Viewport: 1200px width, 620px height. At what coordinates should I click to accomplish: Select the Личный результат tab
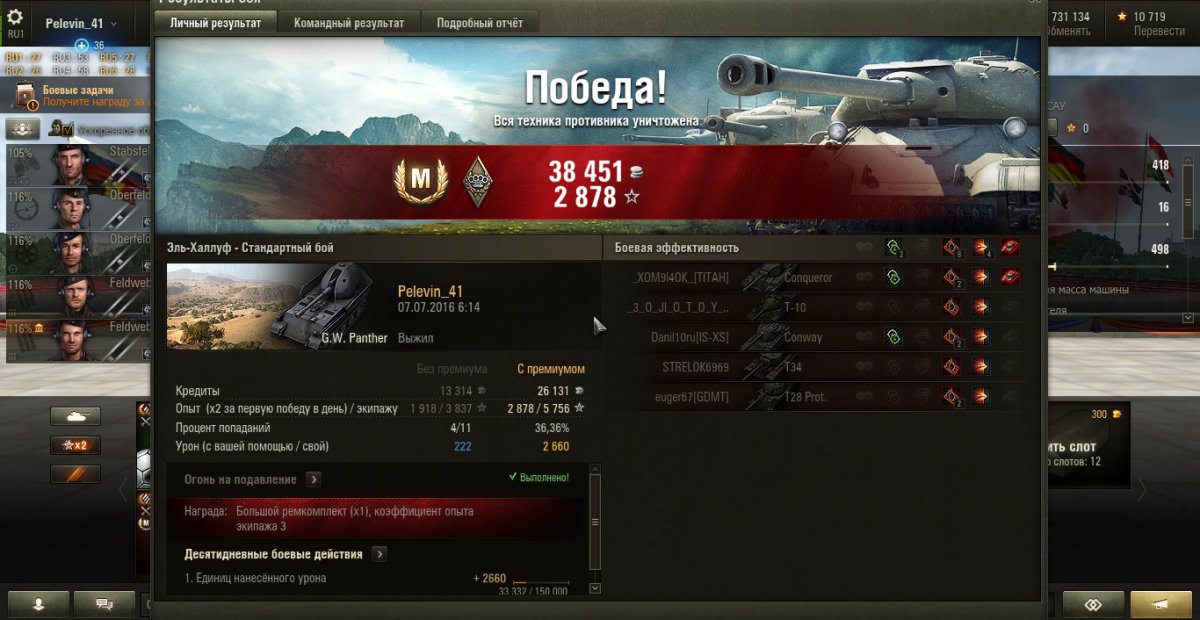[215, 23]
